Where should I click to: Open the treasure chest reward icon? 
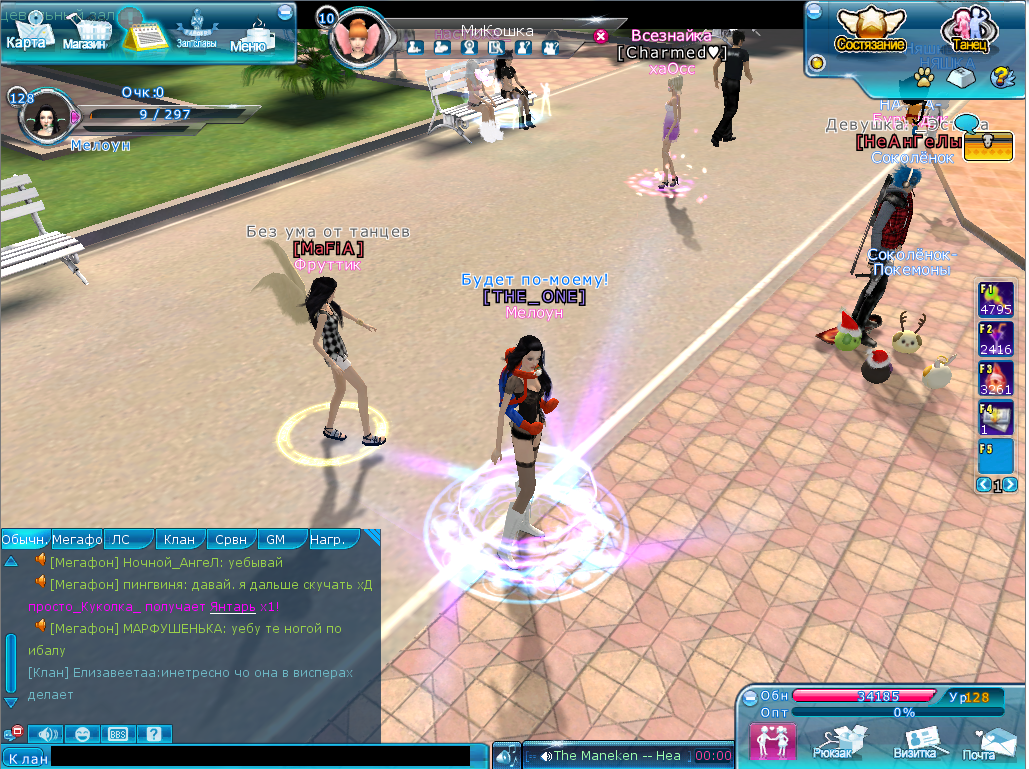click(989, 146)
